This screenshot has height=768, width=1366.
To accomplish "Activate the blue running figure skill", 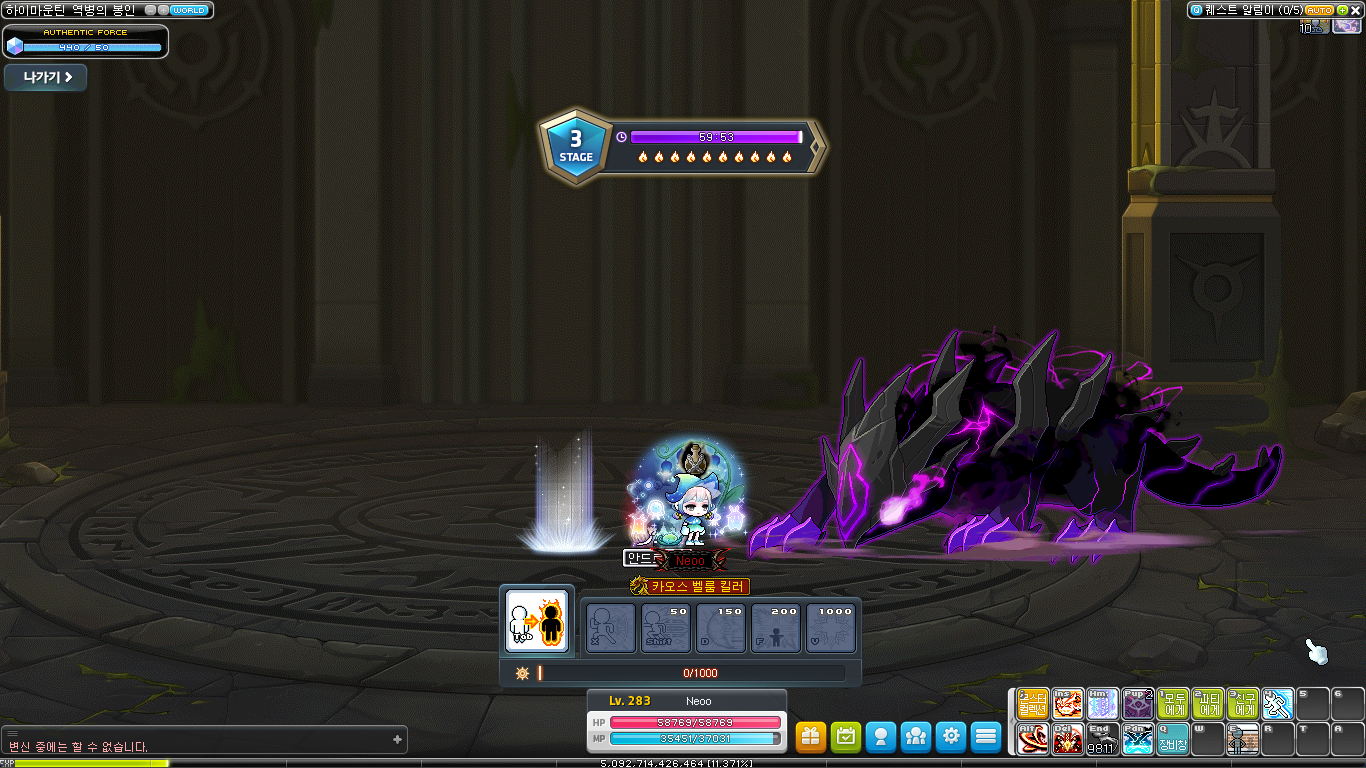I will (1278, 704).
